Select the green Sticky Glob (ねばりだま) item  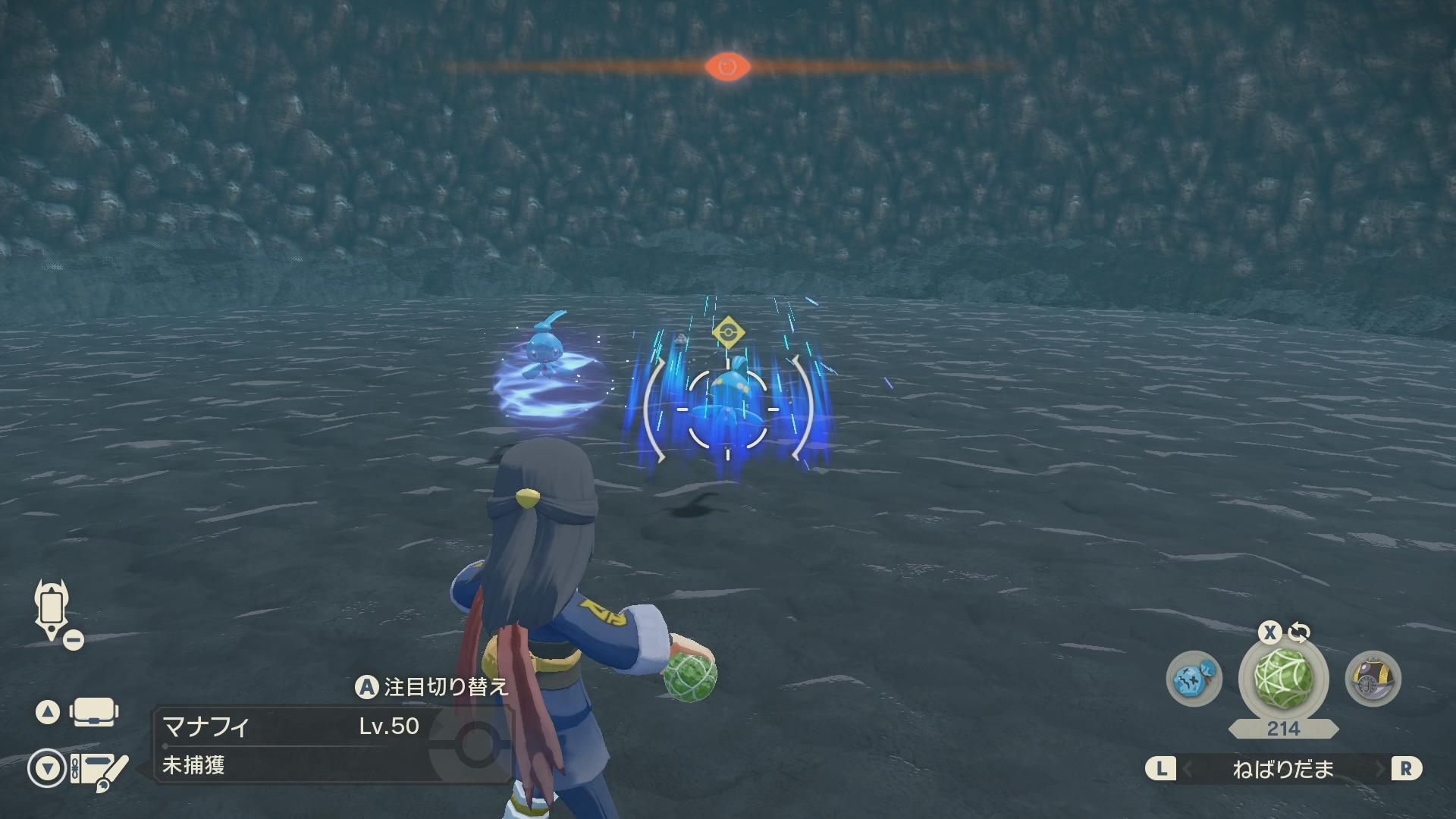(x=1283, y=679)
